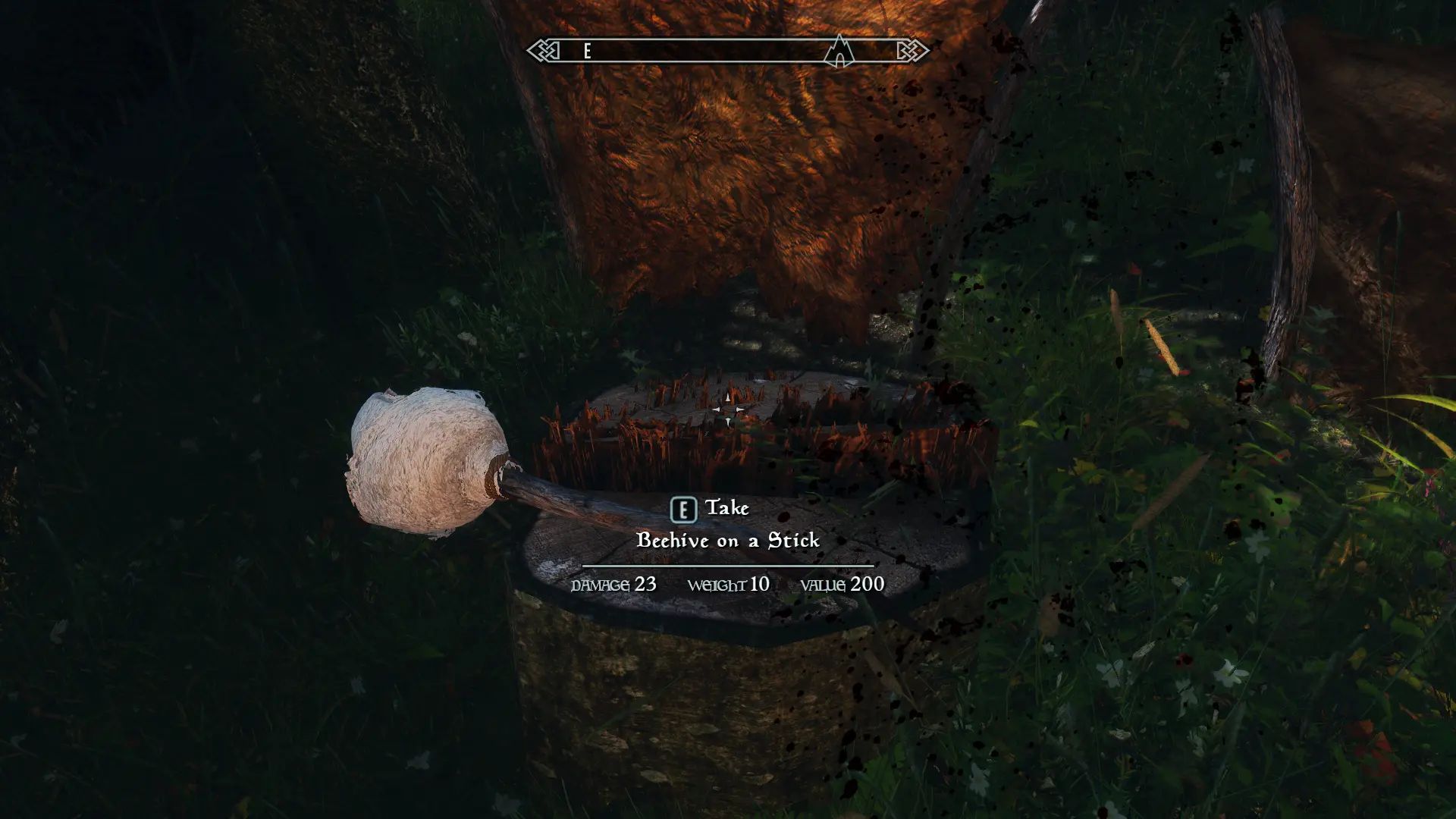Click the left knotwork end cap of the compass

tap(544, 51)
